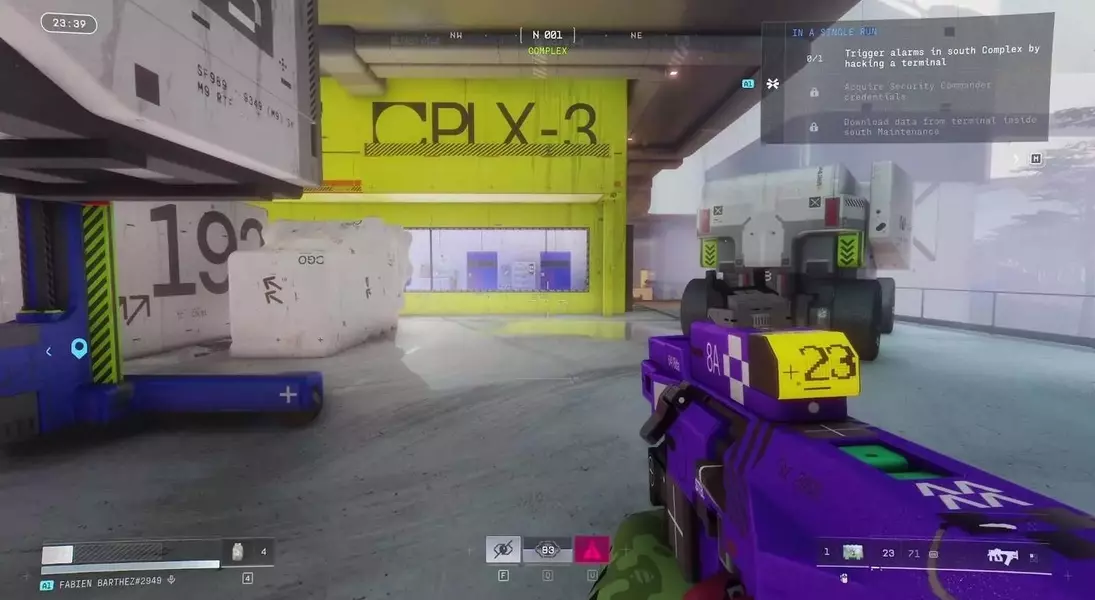
Task: Select the objective about triggering alarms
Action: [941, 55]
